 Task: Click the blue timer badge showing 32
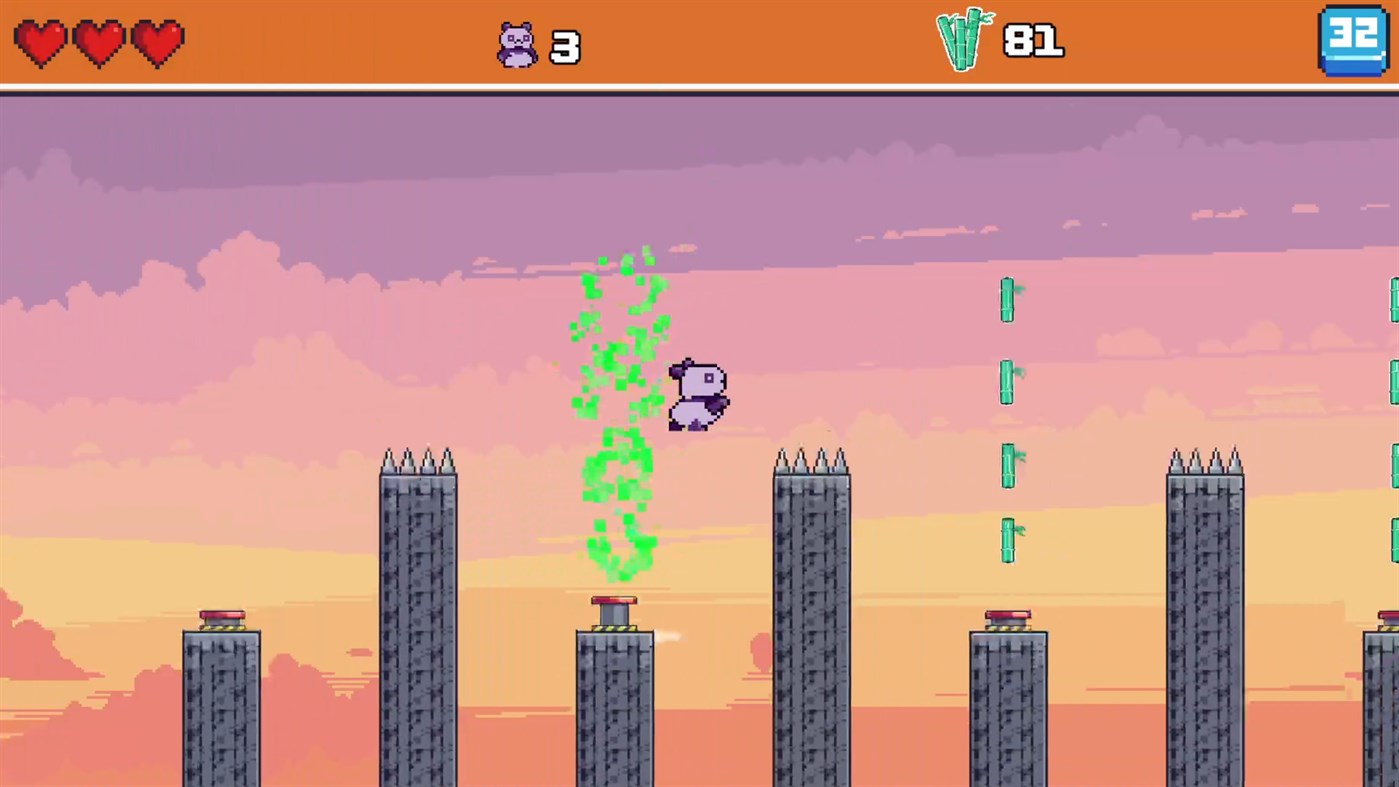point(1352,42)
